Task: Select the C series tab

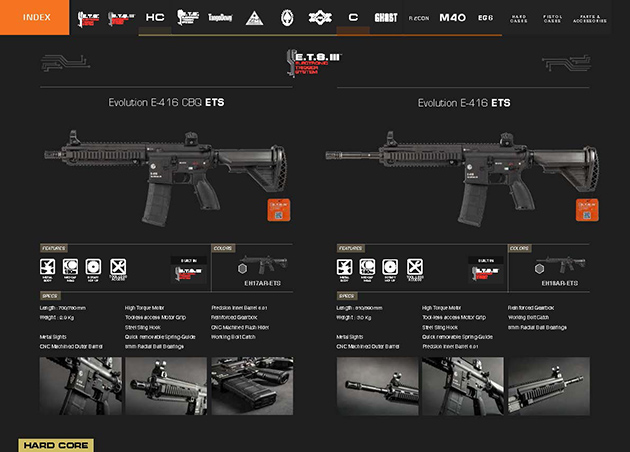Action: [353, 18]
